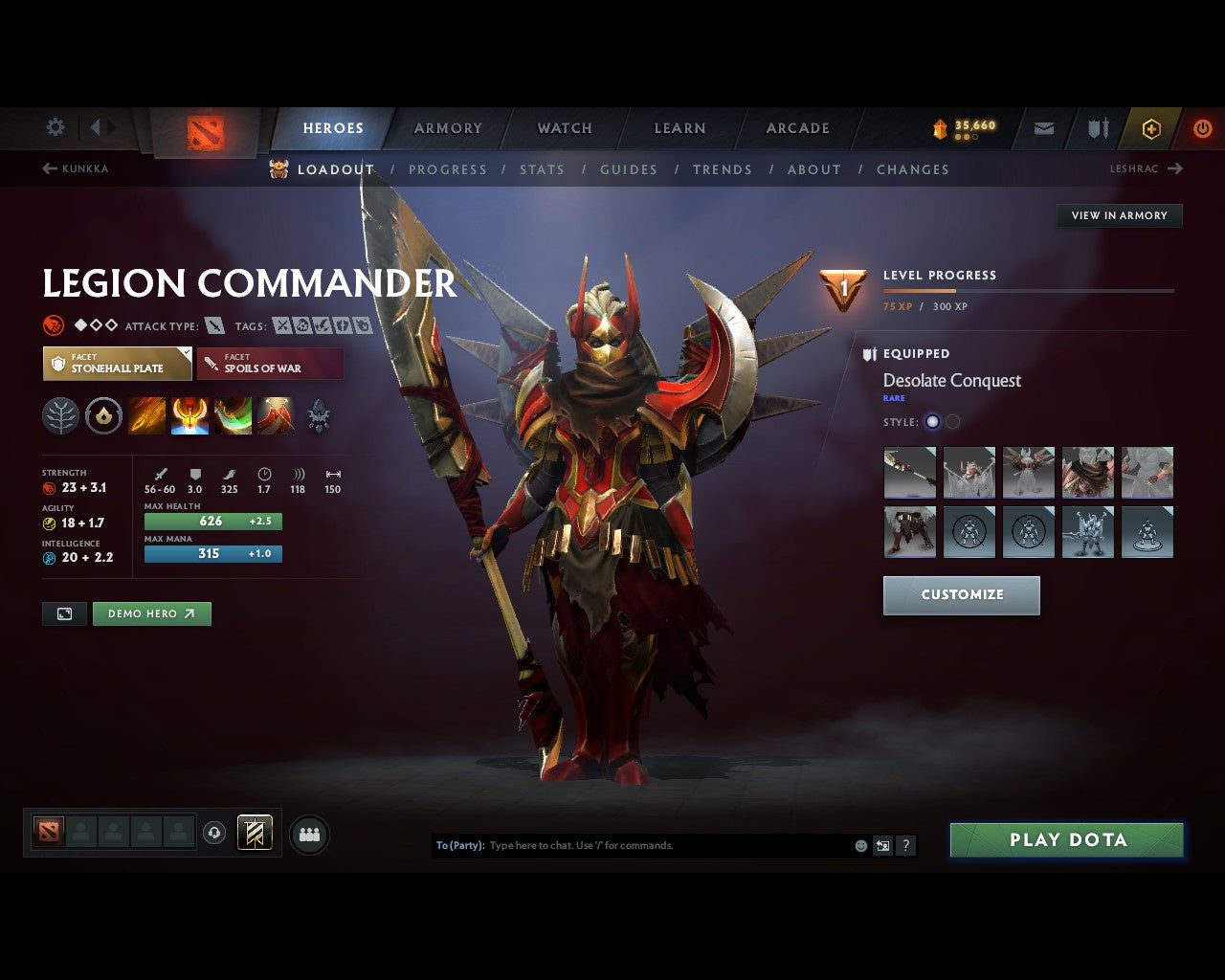
Task: Click the microphone icon near the party slots
Action: (212, 833)
